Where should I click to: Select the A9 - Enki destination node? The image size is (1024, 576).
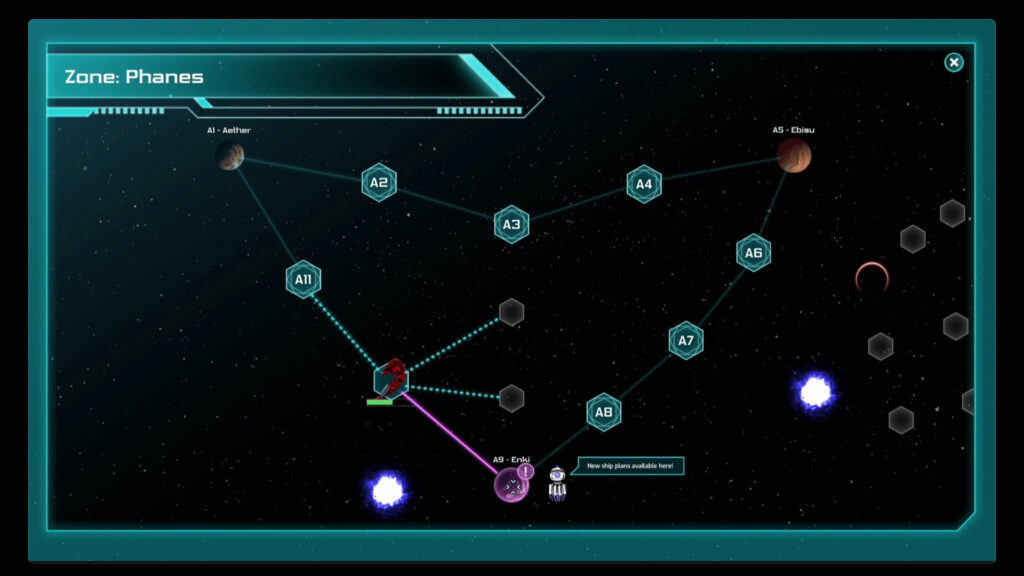click(x=512, y=486)
